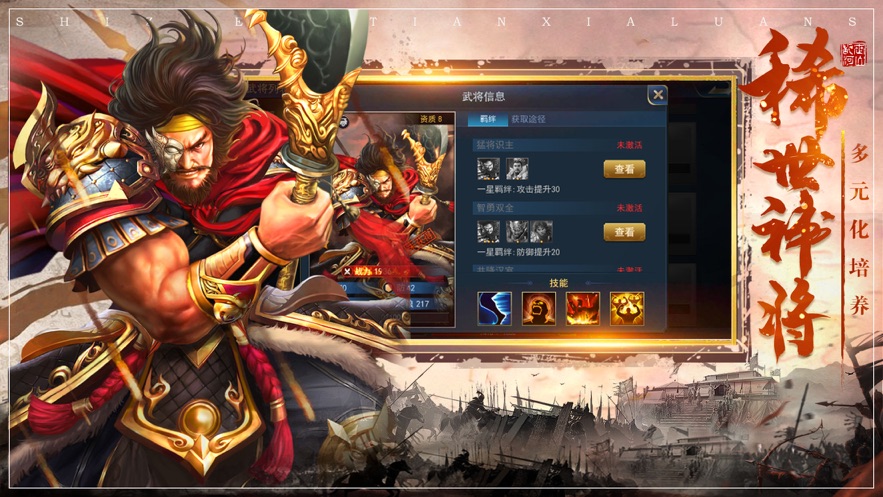The height and width of the screenshot is (497, 883).
Task: Select the red flaming battle skill icon
Action: (x=582, y=308)
